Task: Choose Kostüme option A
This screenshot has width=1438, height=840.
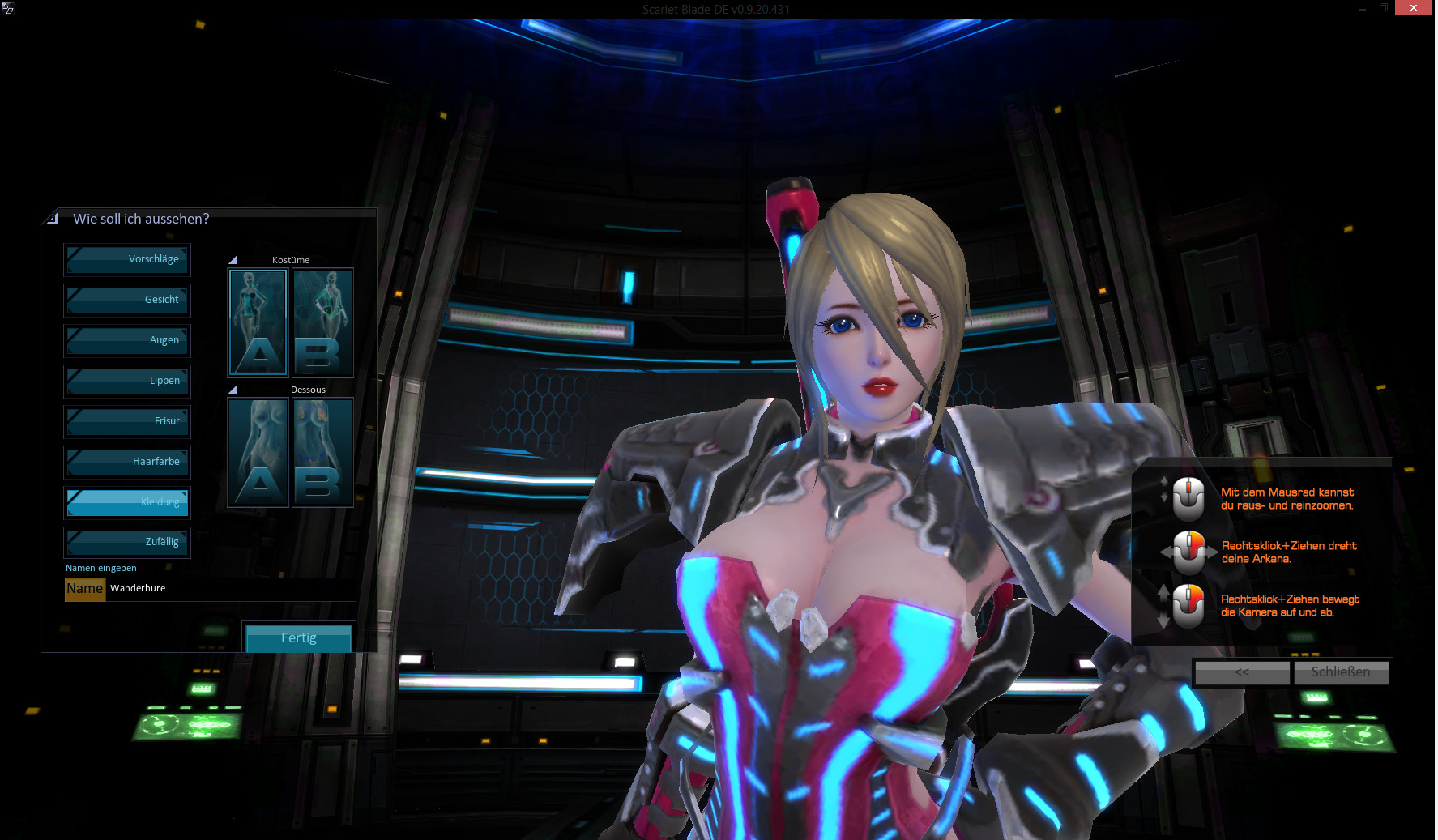Action: (258, 323)
